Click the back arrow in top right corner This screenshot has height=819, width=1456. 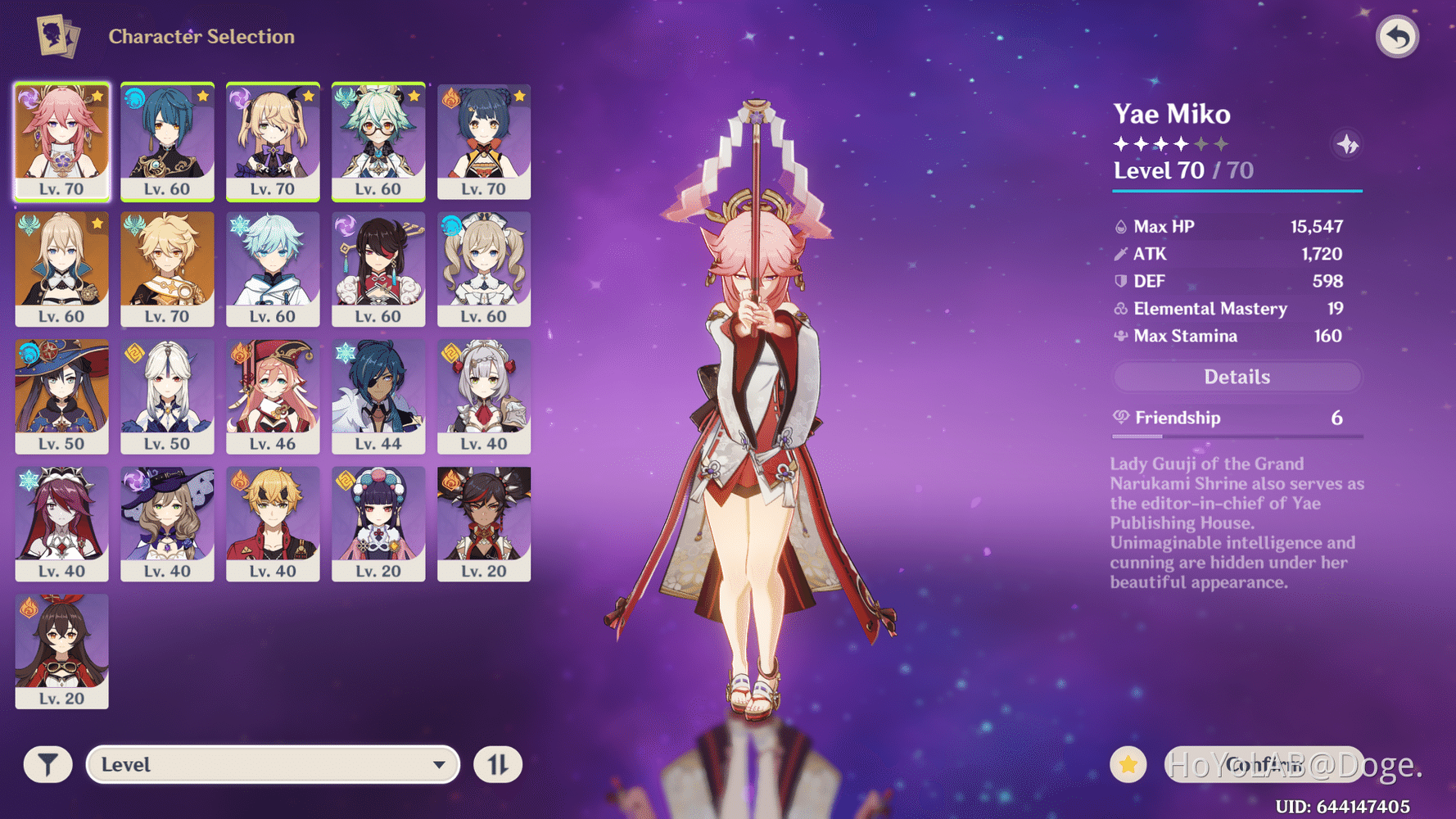tap(1398, 36)
